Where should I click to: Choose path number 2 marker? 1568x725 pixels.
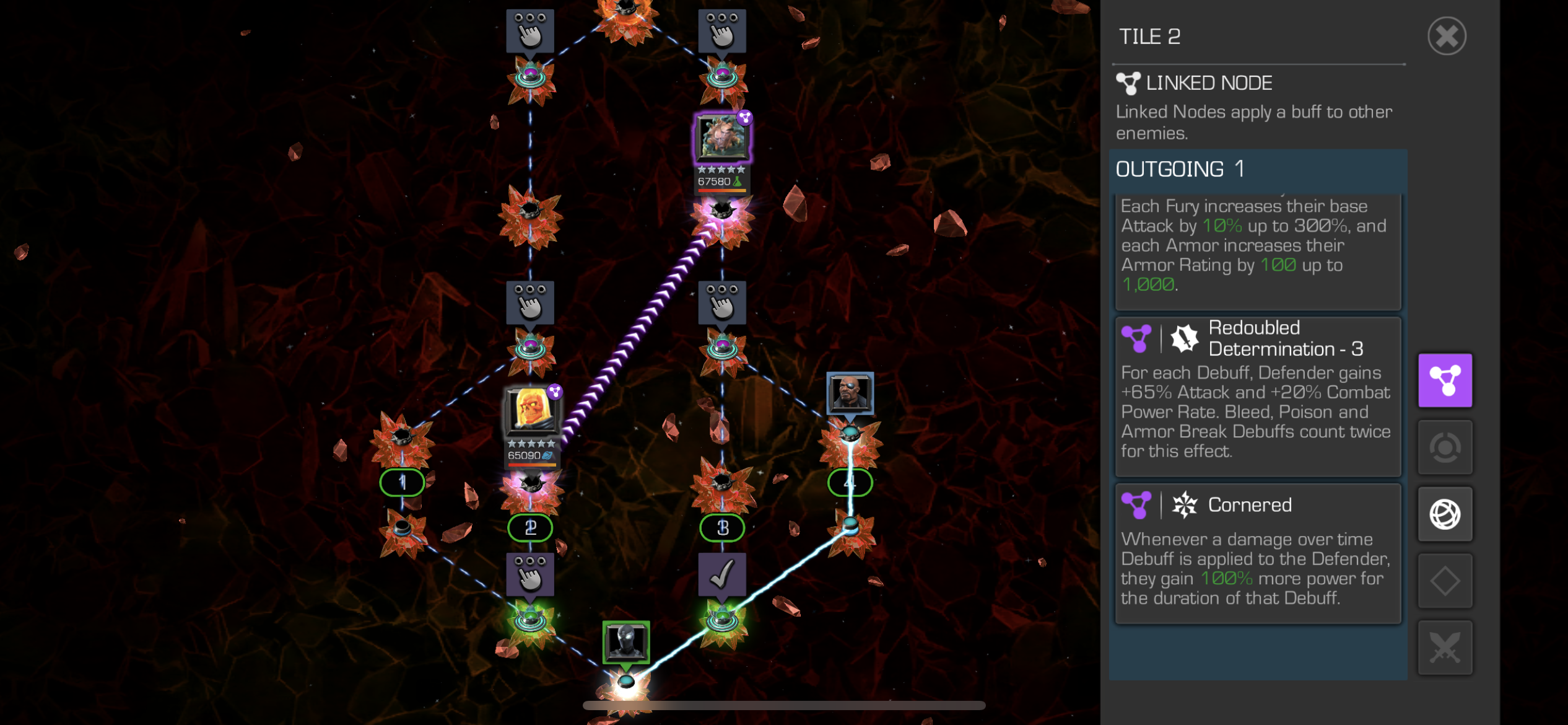[x=530, y=528]
